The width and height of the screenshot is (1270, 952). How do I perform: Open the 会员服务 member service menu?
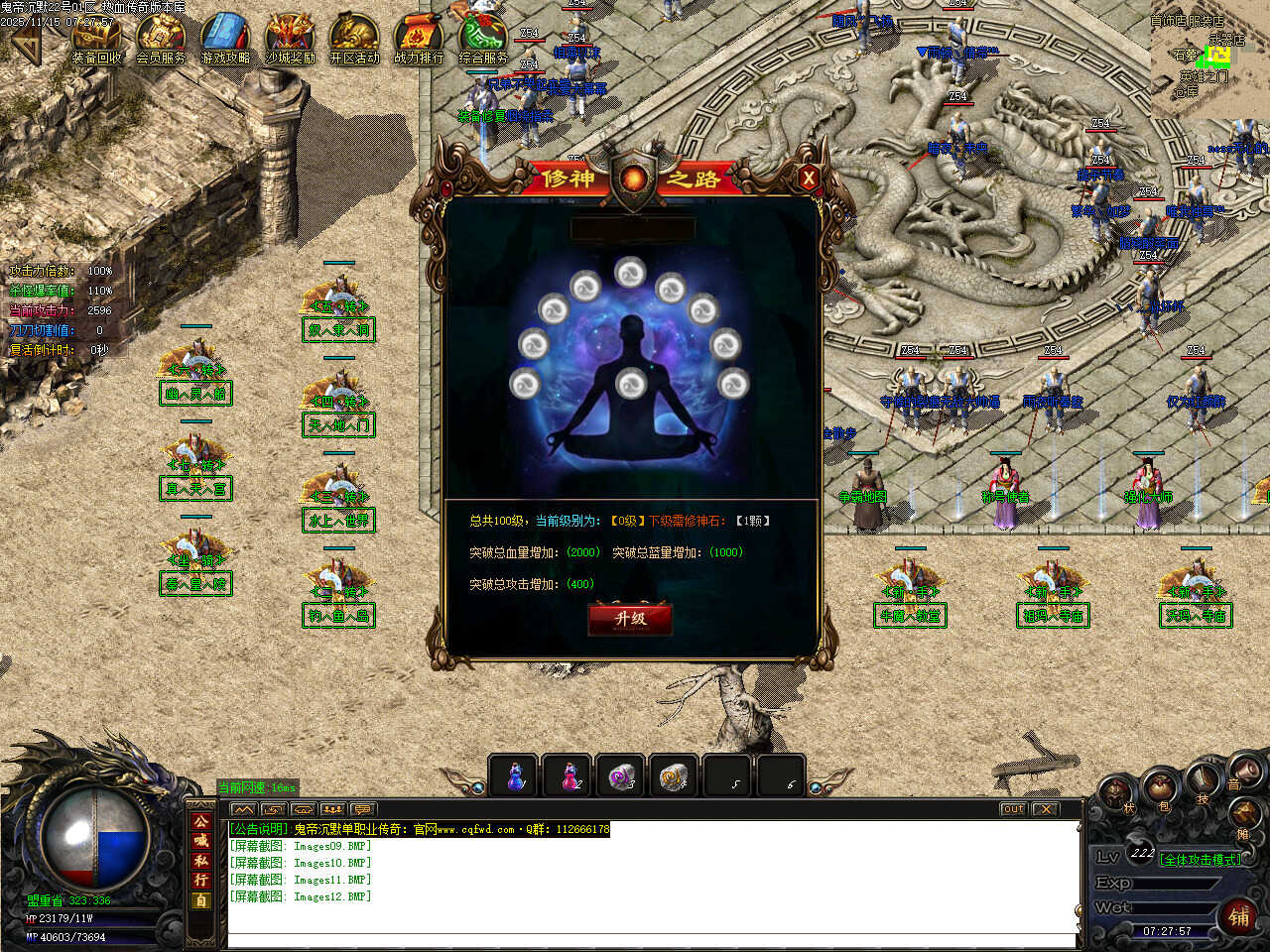point(161,40)
